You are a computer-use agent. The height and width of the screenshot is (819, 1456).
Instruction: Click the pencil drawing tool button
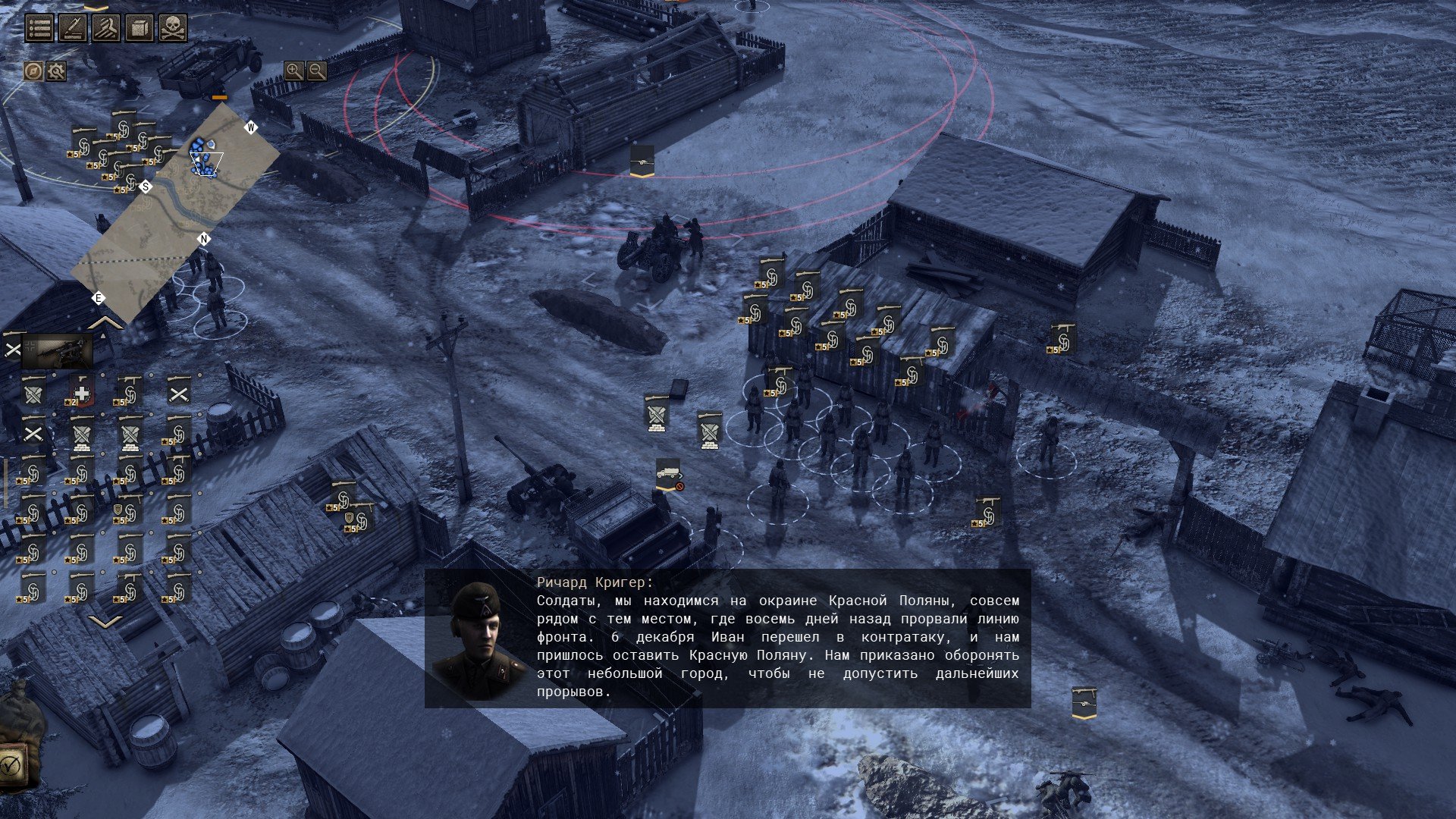click(x=73, y=28)
